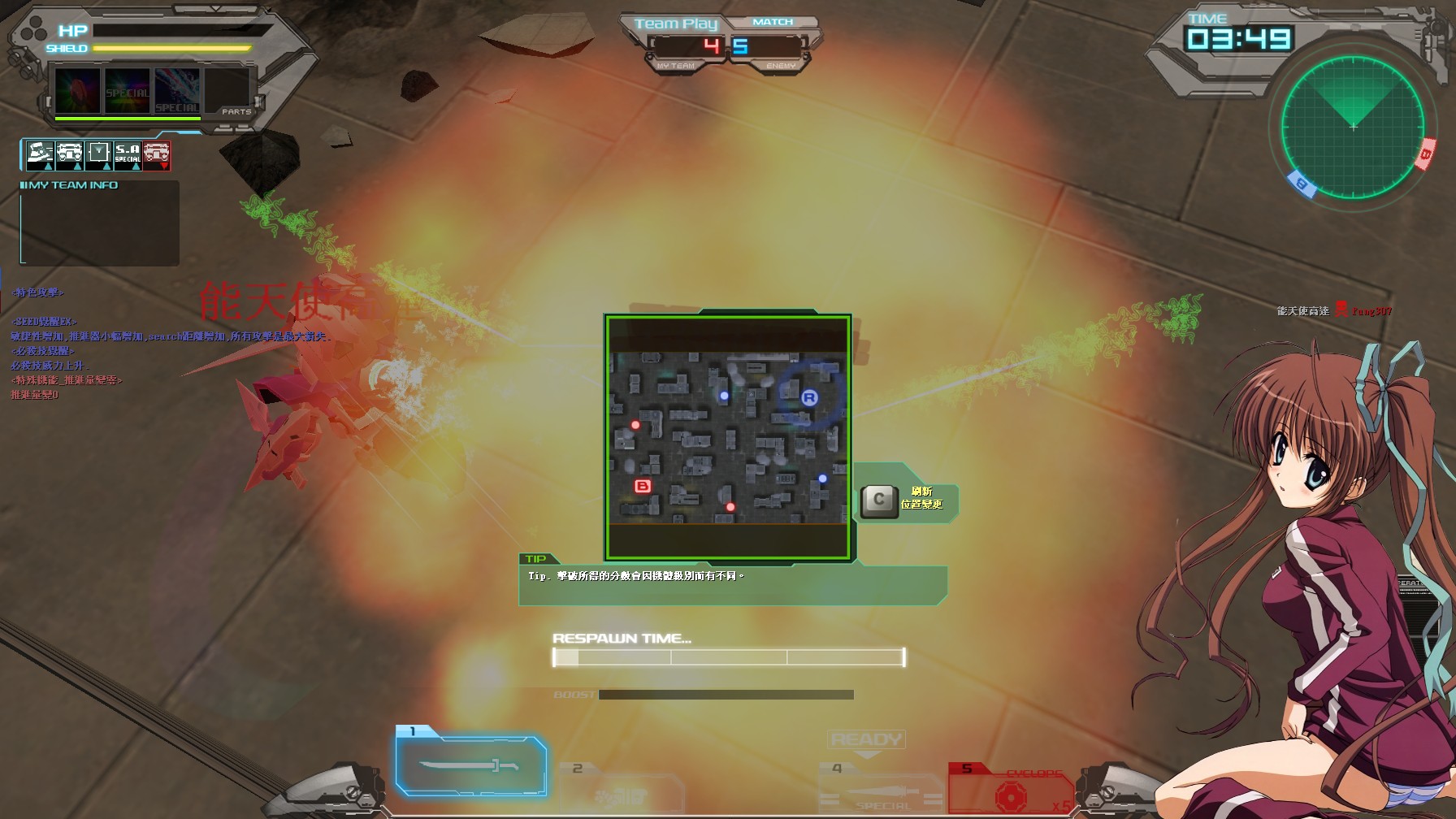This screenshot has height=819, width=1456.
Task: Click the RESPAWN TIME progress bar
Action: [x=727, y=657]
